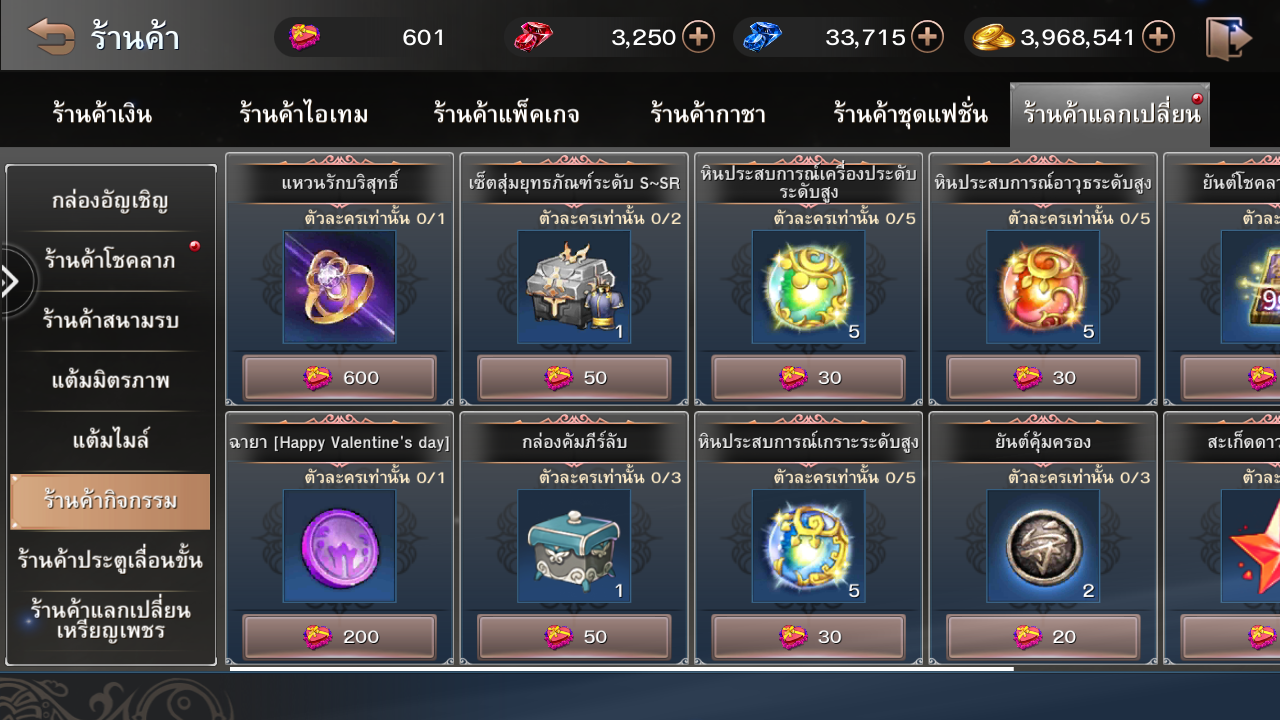Choose กล่องอัญเชิญ in the side menu
The height and width of the screenshot is (720, 1280).
(x=110, y=201)
